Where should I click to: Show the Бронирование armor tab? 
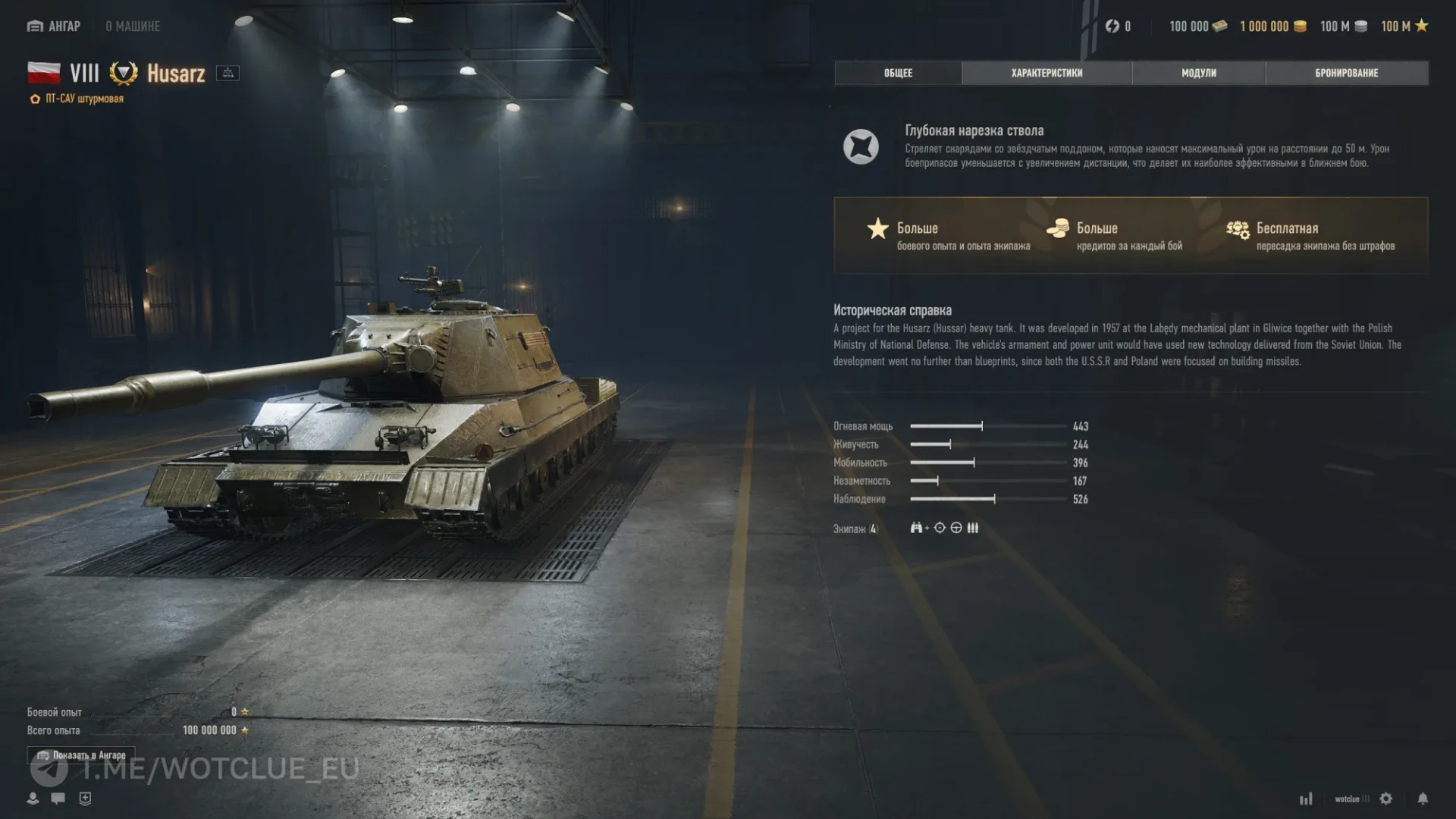point(1346,73)
